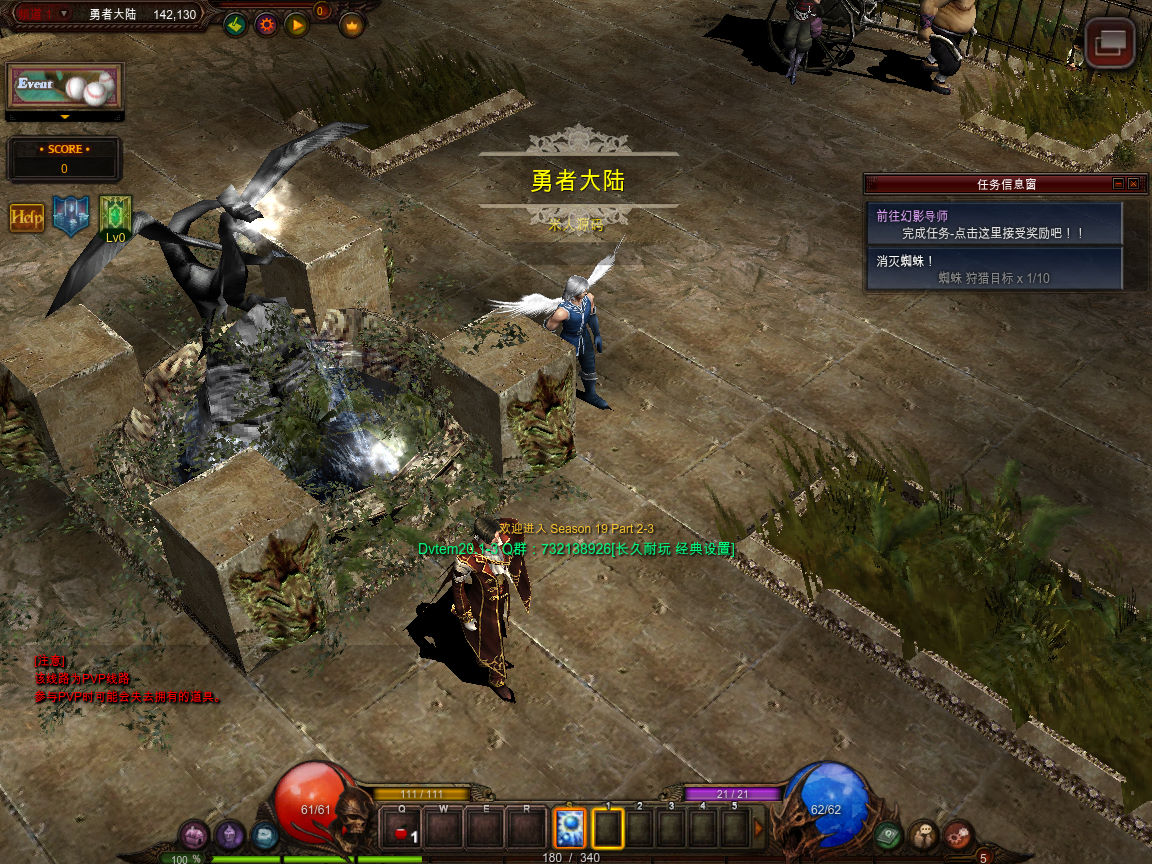1152x864 pixels.
Task: Open the gold crown icon button
Action: 352,25
